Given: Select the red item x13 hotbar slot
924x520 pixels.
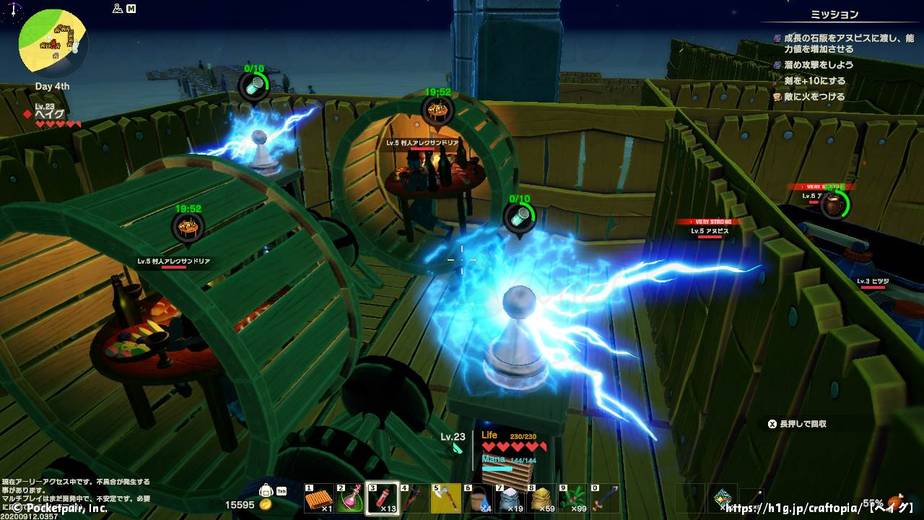Looking at the screenshot, I should pos(381,498).
